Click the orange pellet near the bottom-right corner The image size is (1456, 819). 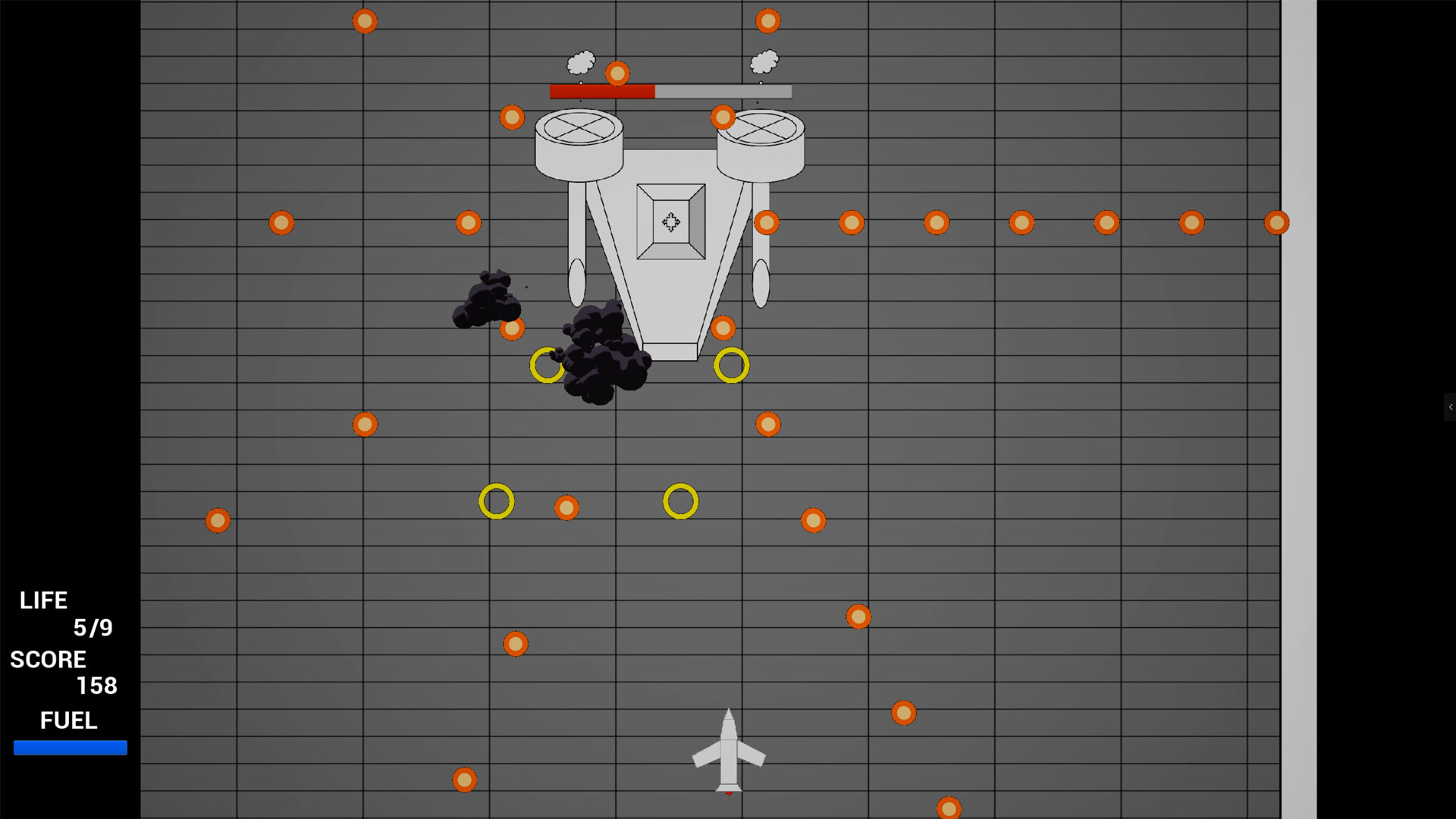[x=949, y=808]
